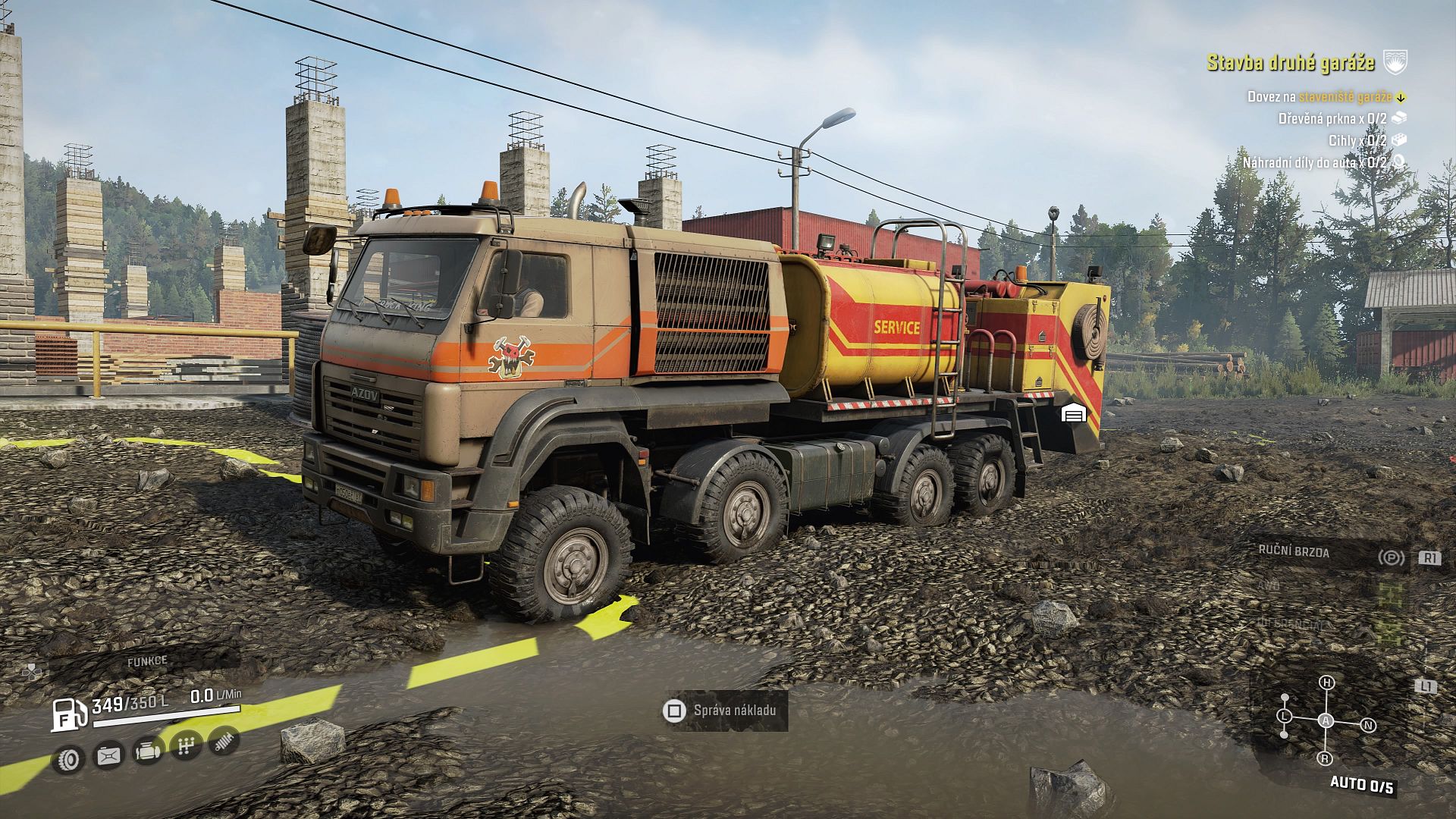This screenshot has width=1456, height=819.
Task: Select the Cihly objective row
Action: click(x=1357, y=140)
